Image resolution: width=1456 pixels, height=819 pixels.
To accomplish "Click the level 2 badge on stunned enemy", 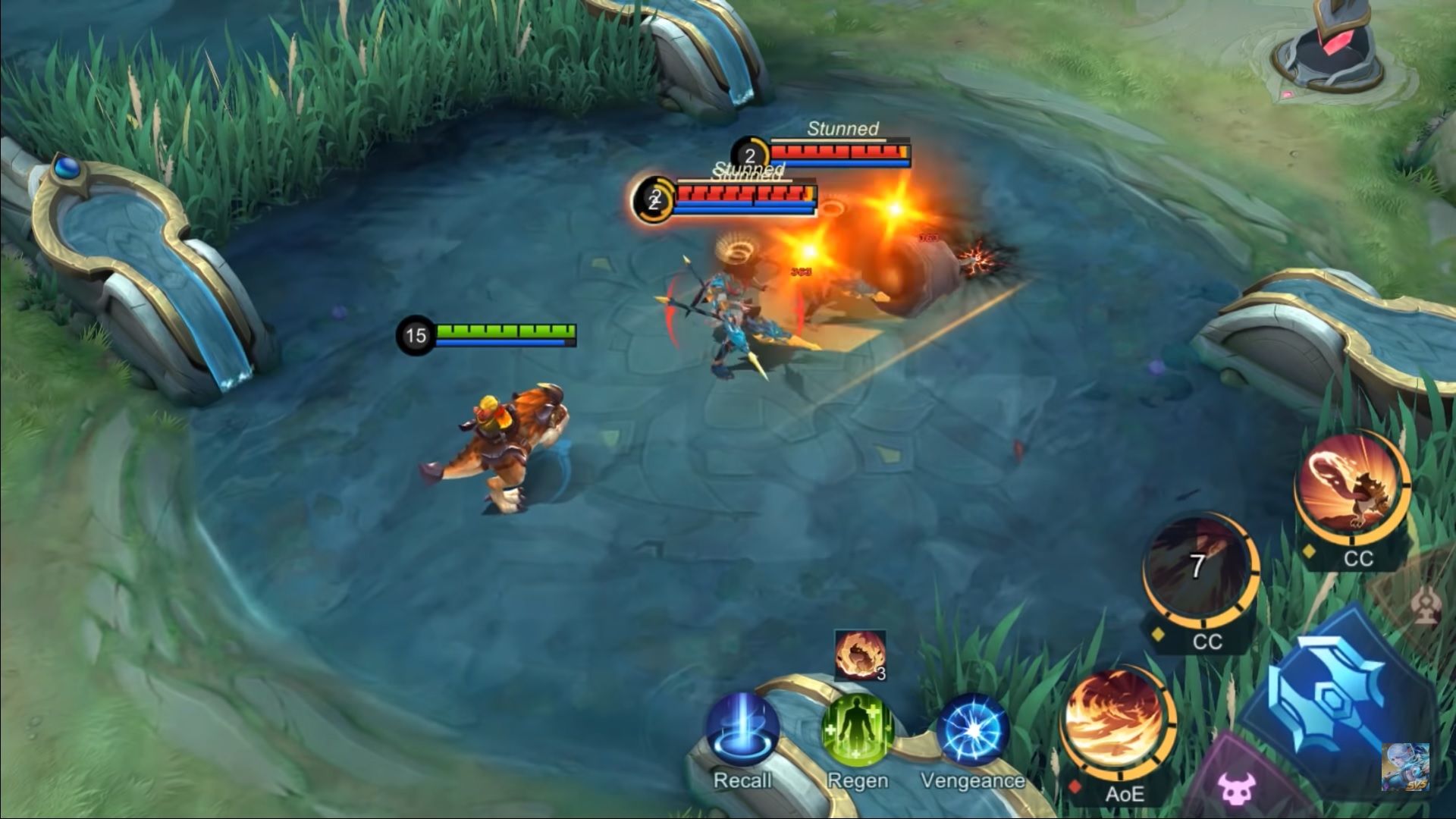I will 748,155.
